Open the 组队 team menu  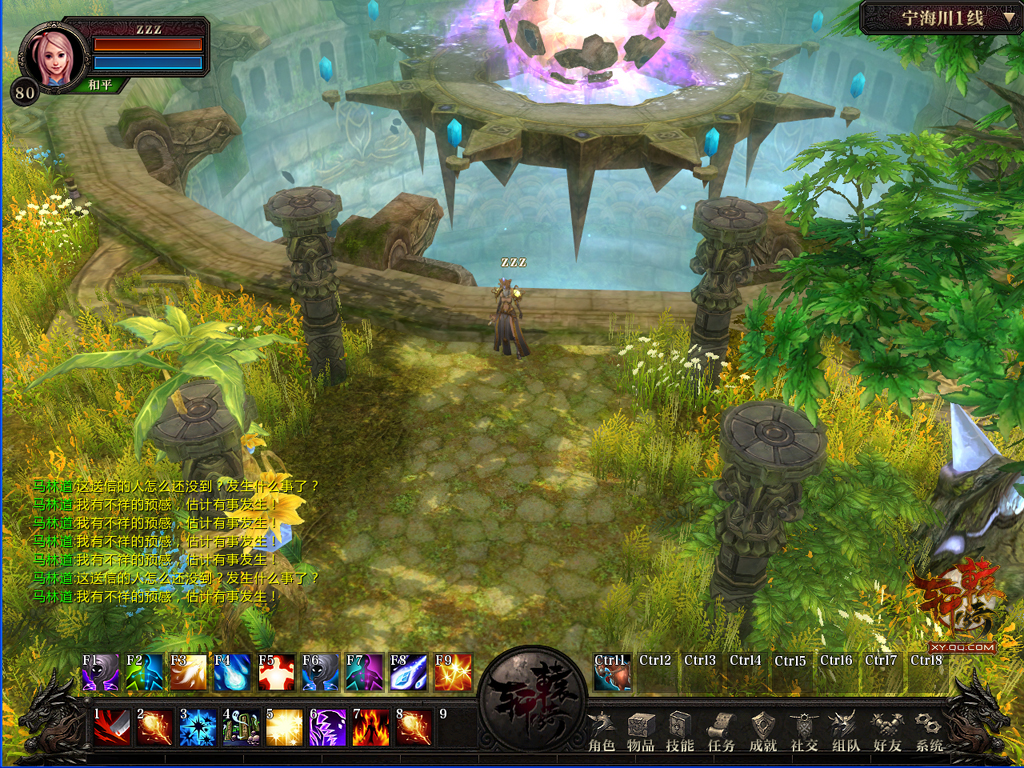tap(845, 731)
